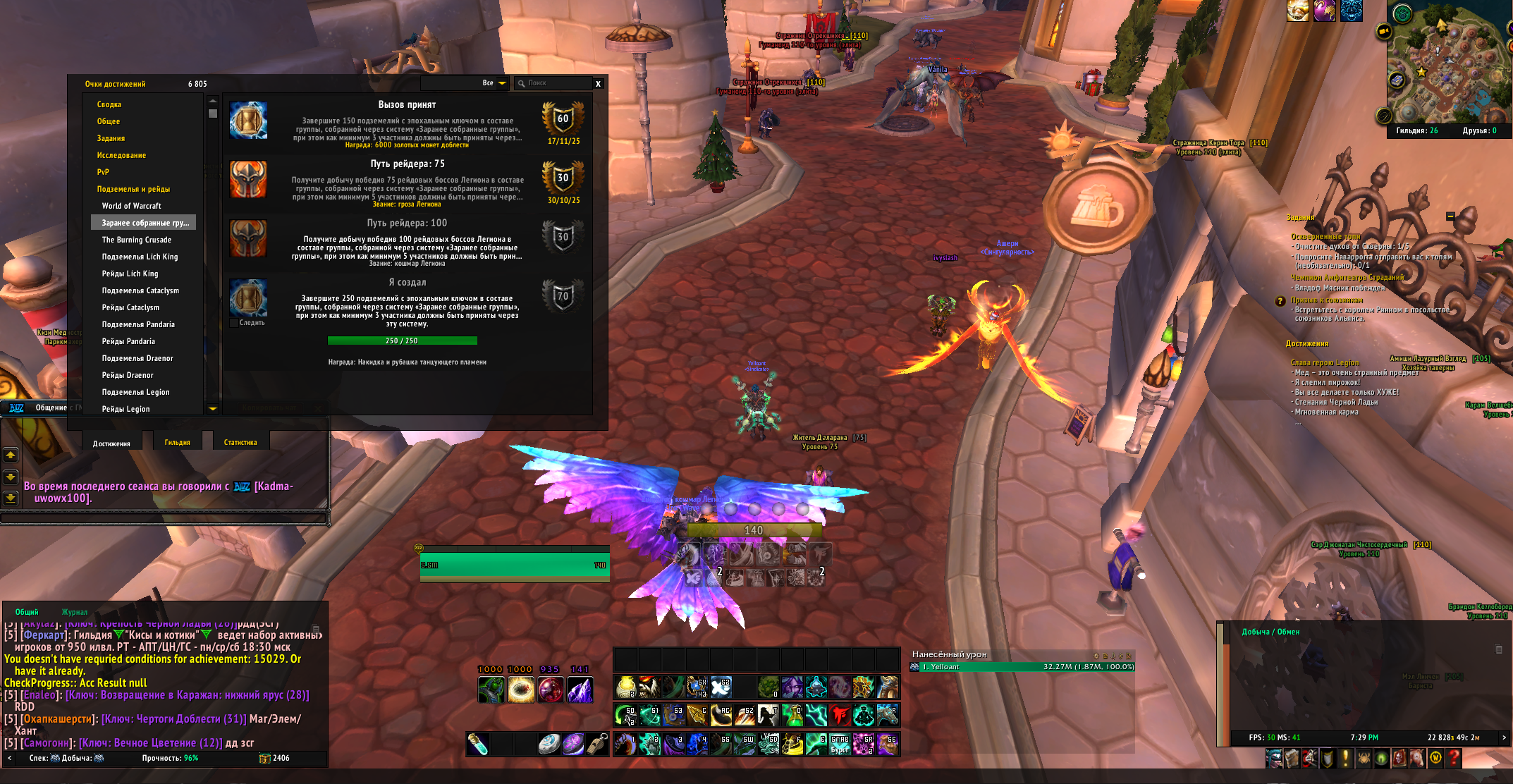The height and width of the screenshot is (784, 1513).
Task: Choose the "PvP" achievement category
Action: (103, 172)
